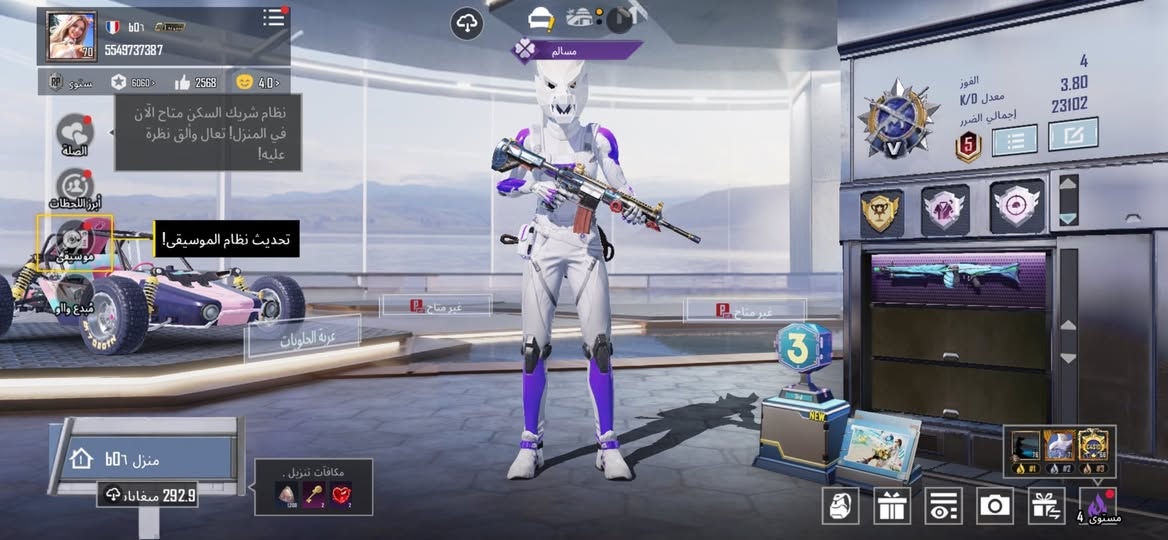Click the edit profile pencil button
The height and width of the screenshot is (540, 1168).
[x=1072, y=135]
